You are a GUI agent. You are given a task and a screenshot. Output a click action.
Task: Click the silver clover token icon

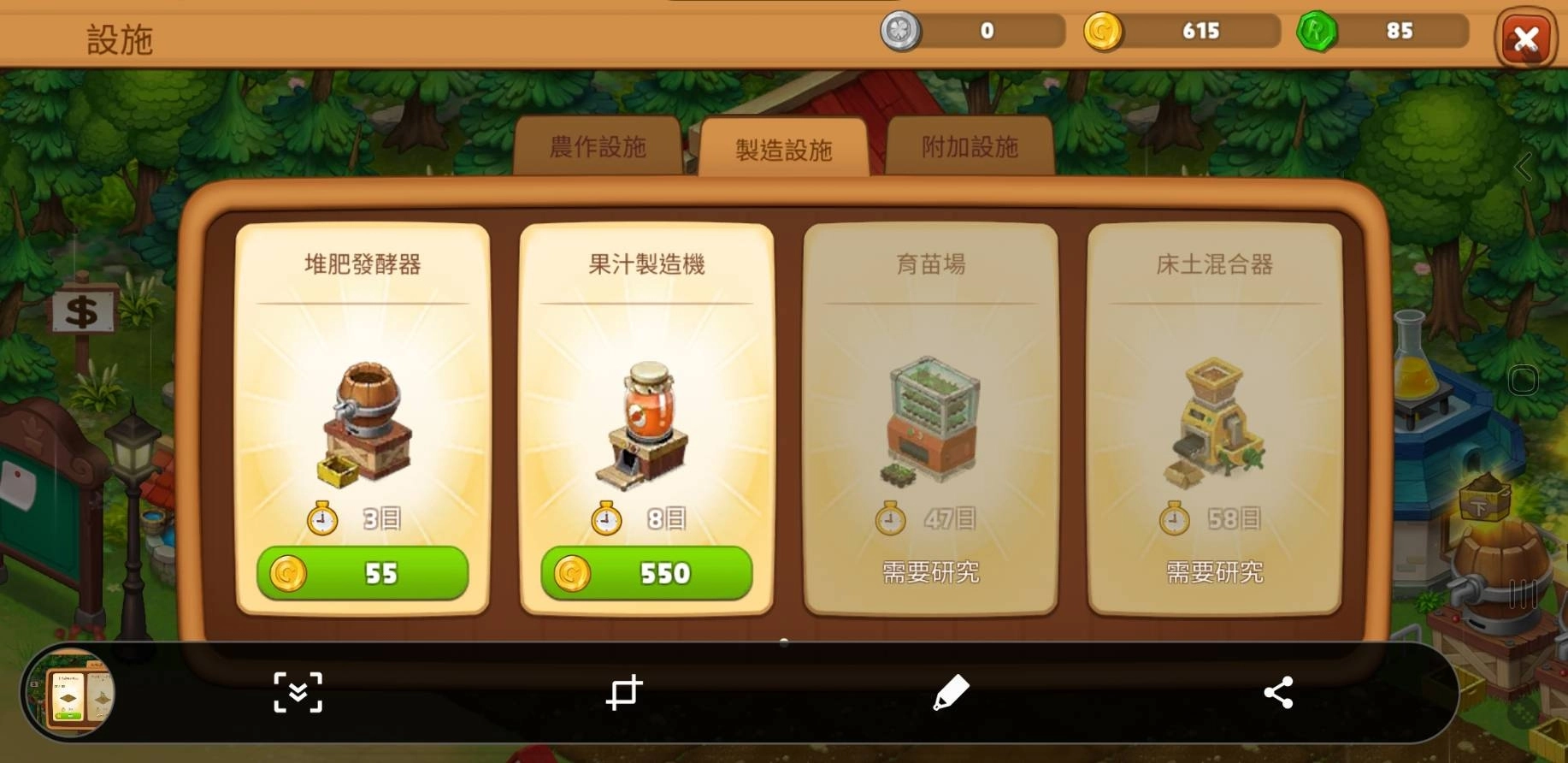(901, 32)
